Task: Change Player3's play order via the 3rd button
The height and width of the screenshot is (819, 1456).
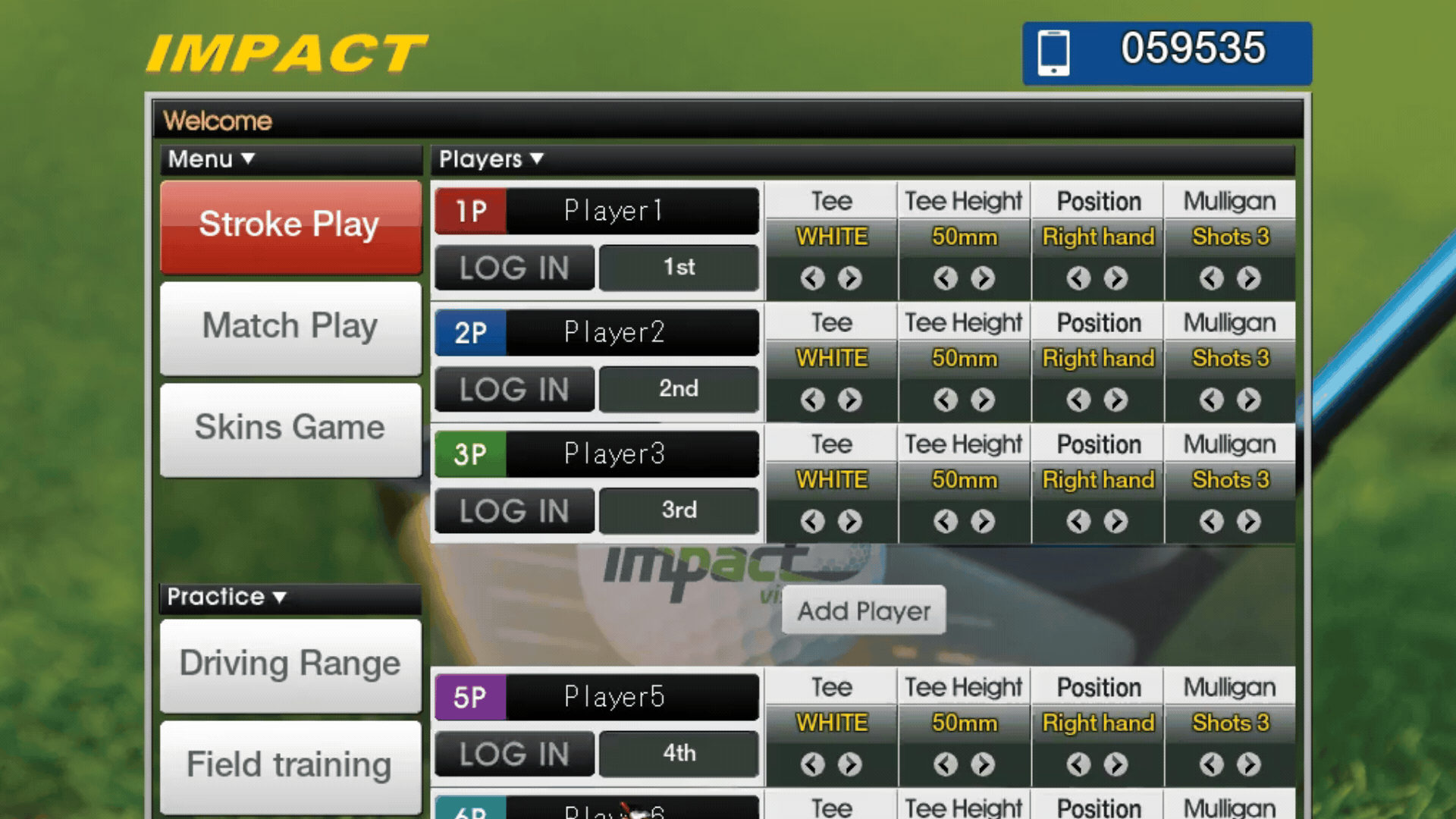Action: click(678, 510)
